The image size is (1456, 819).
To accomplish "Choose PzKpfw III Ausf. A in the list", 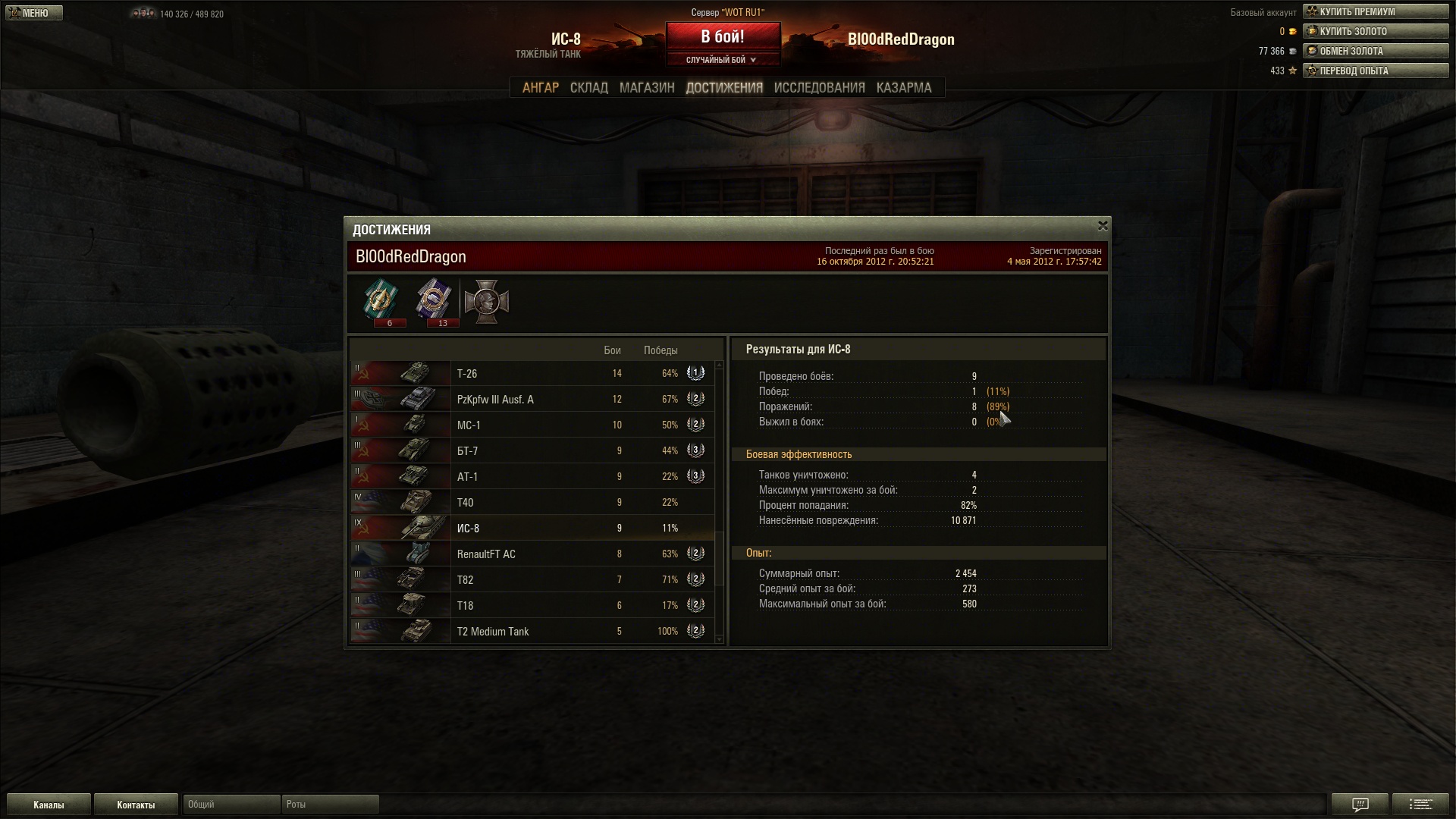I will [x=531, y=400].
